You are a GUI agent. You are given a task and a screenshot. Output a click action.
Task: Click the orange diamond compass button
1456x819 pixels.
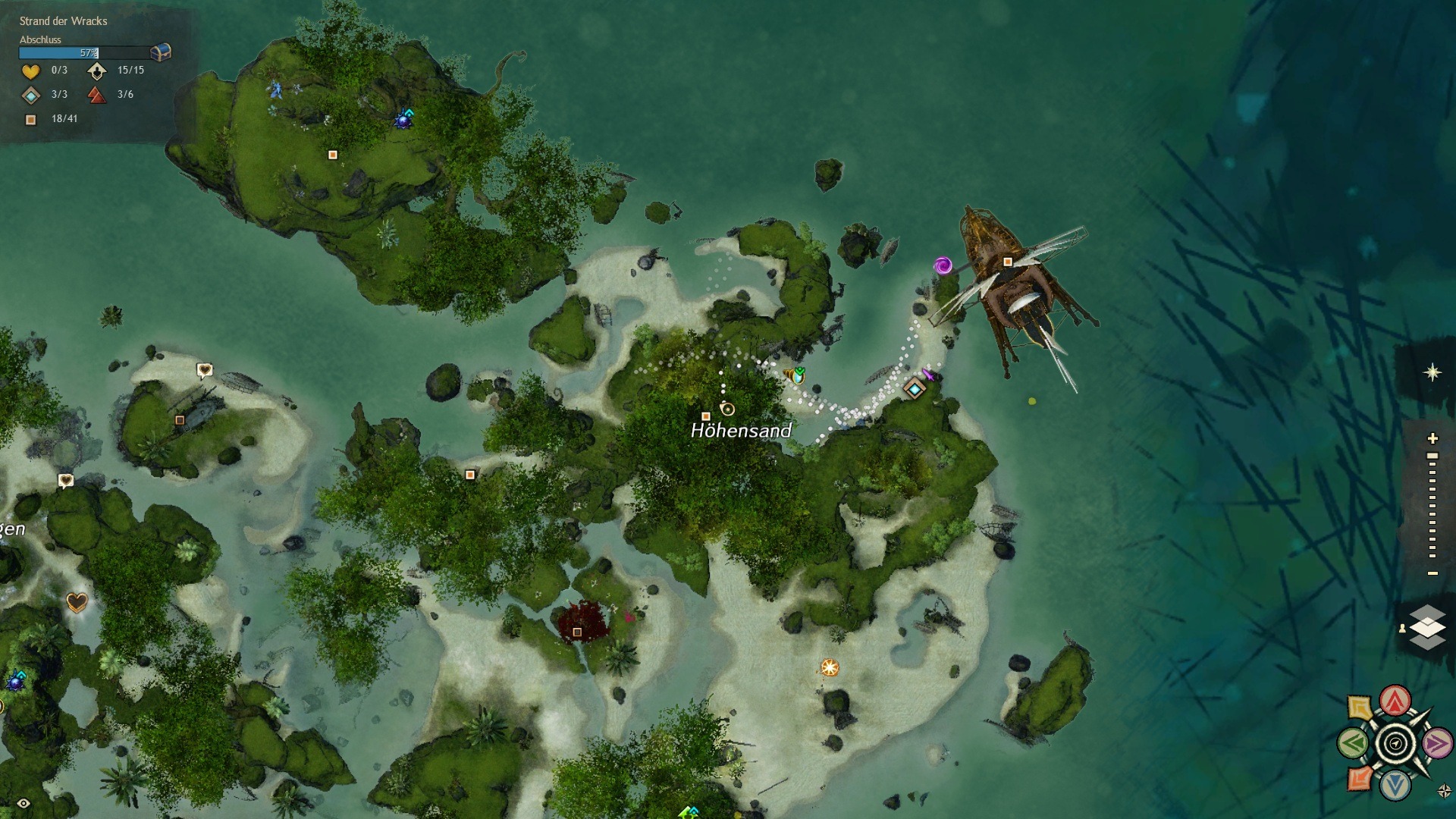pyautogui.click(x=1360, y=779)
